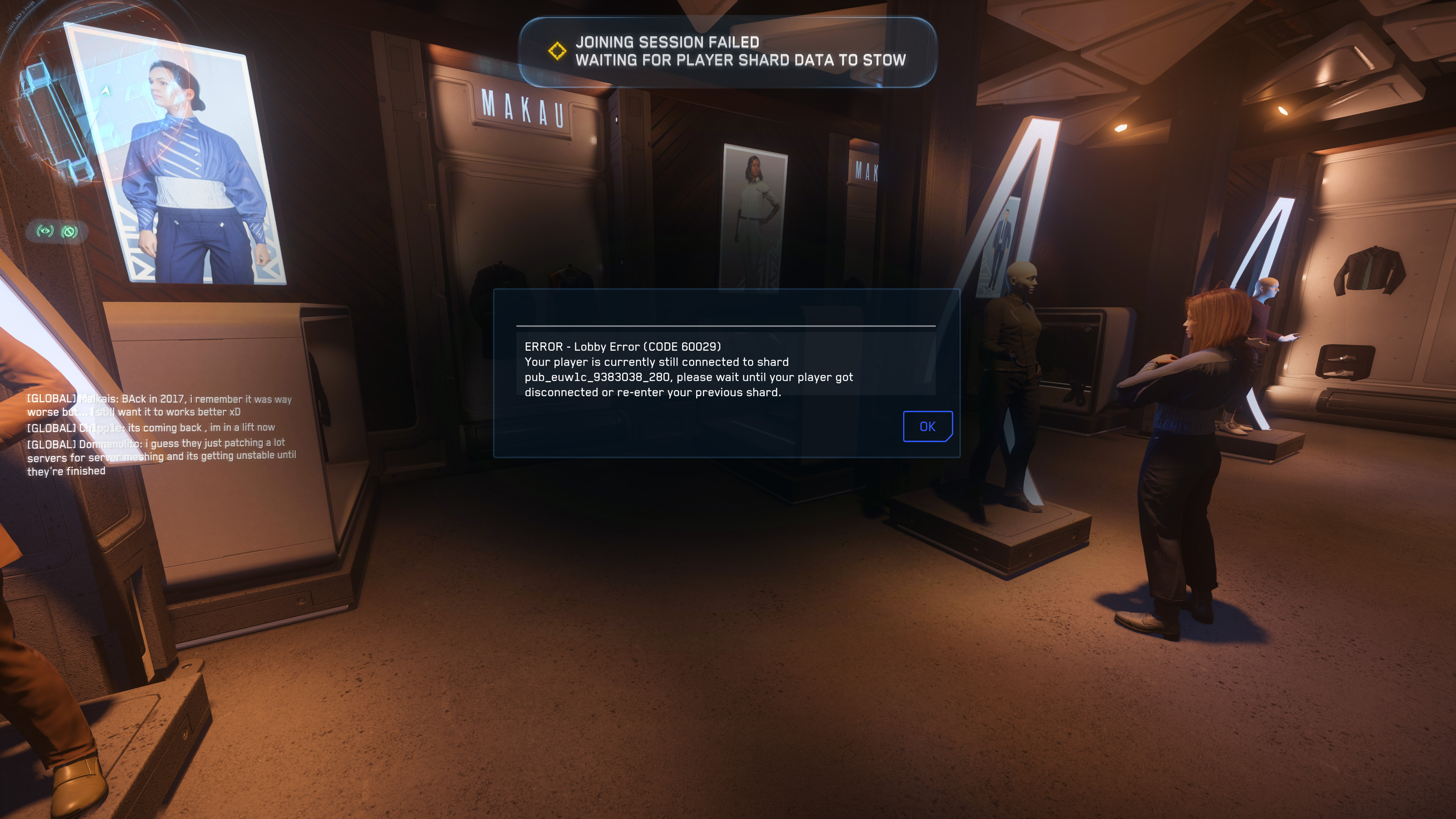Toggle the green eye visibility indicator
1456x819 pixels.
tap(45, 231)
